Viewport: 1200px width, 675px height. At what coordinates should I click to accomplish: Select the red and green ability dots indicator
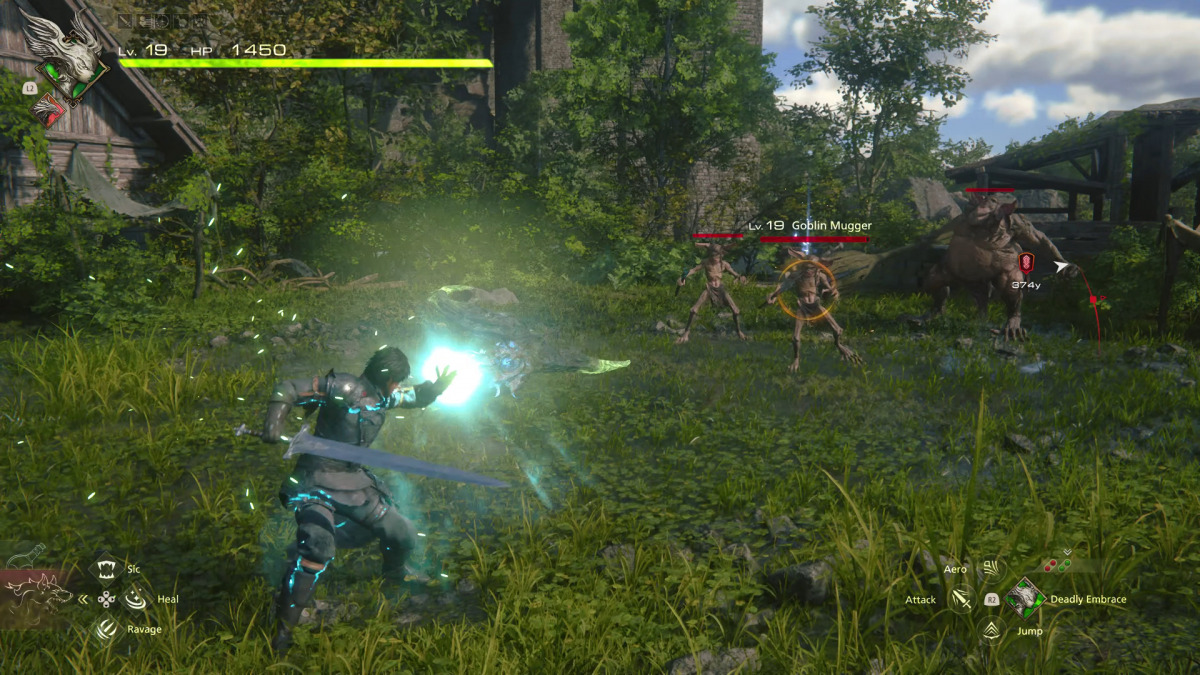pos(1056,565)
